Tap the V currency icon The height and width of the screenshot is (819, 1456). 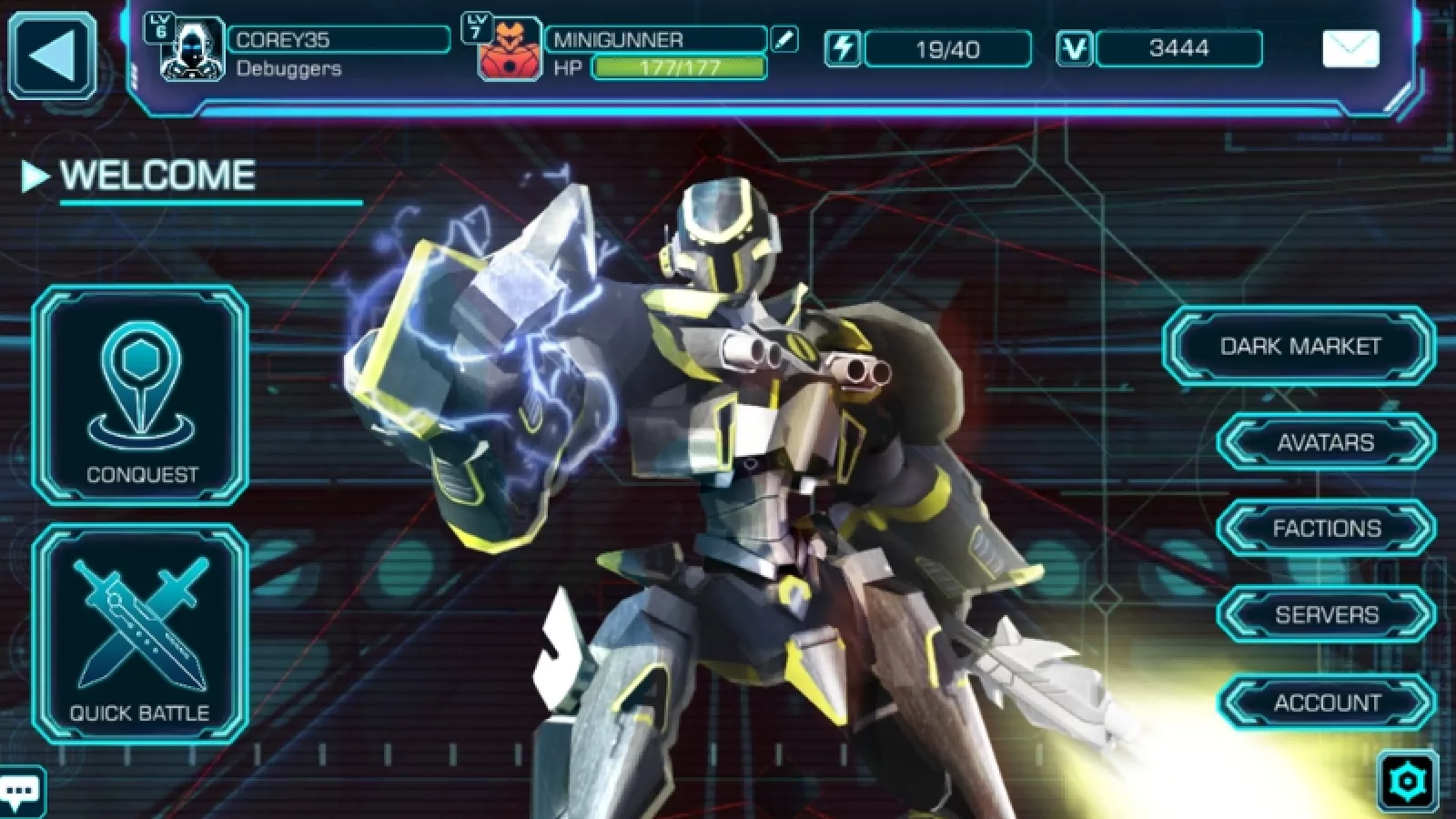pos(1074,48)
